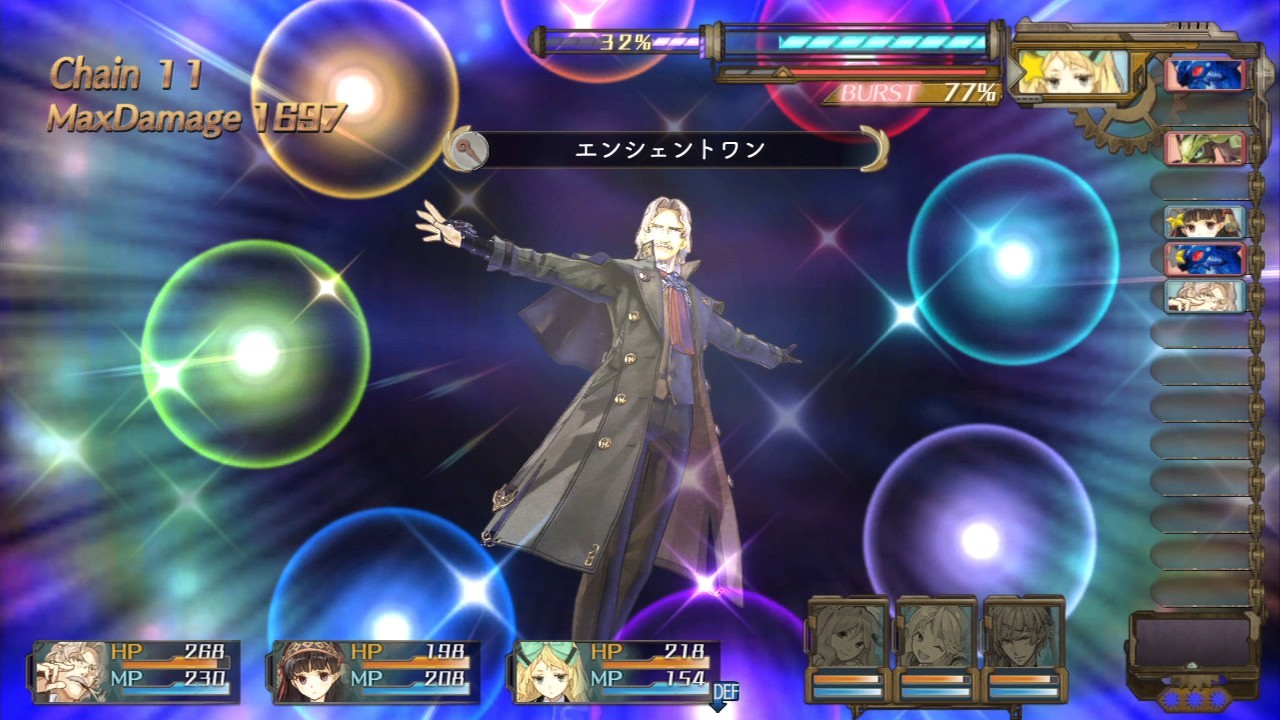Click the triangle arrow under the minimap frame
The image size is (1280, 720).
click(x=1190, y=666)
